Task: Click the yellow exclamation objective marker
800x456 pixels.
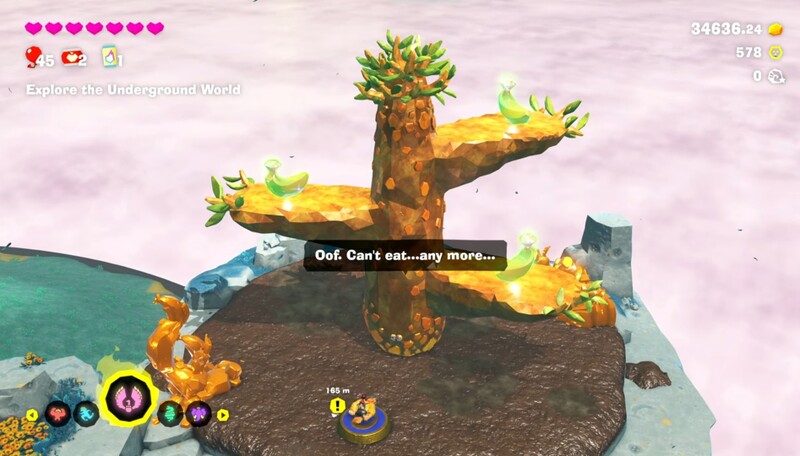Action: tap(338, 406)
